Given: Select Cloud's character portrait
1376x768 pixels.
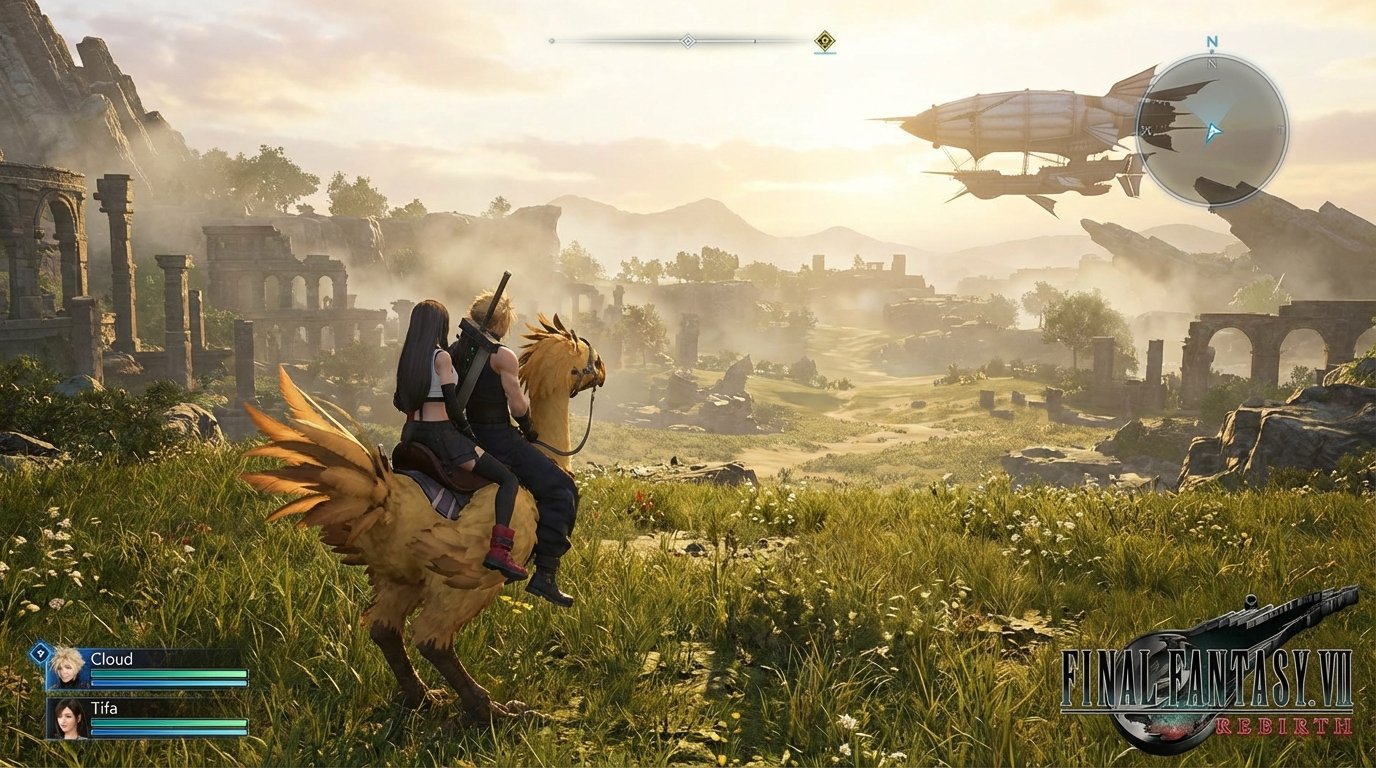Looking at the screenshot, I should click(67, 668).
